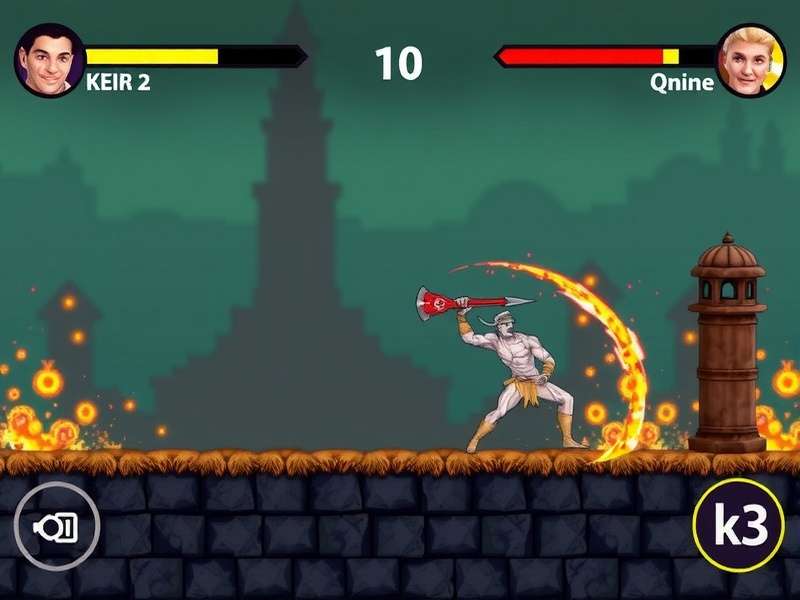
Task: Select the KEIR 2 player portrait
Action: 49,60
